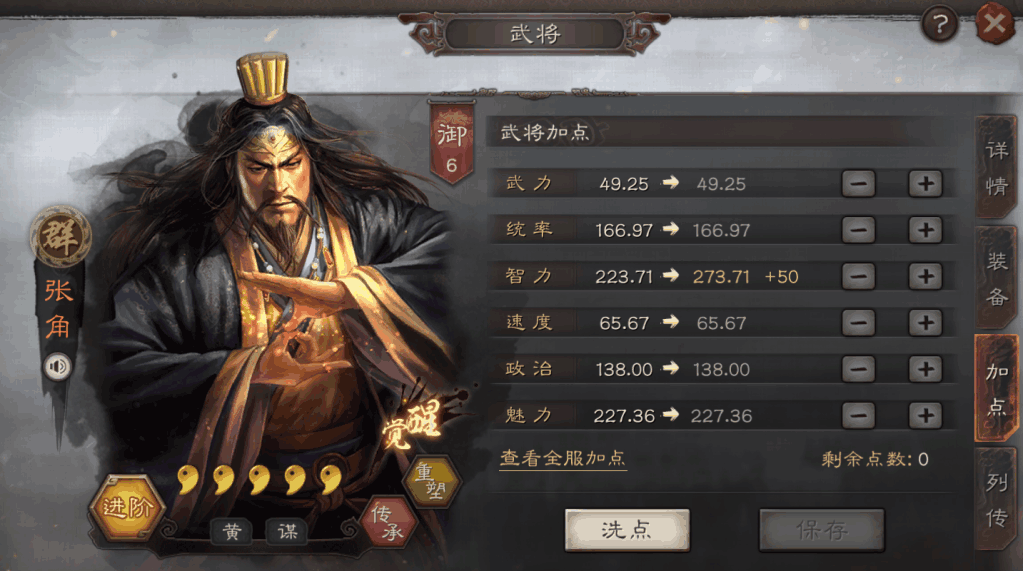The width and height of the screenshot is (1023, 571).
Task: Add a point to 速度
Action: [925, 323]
